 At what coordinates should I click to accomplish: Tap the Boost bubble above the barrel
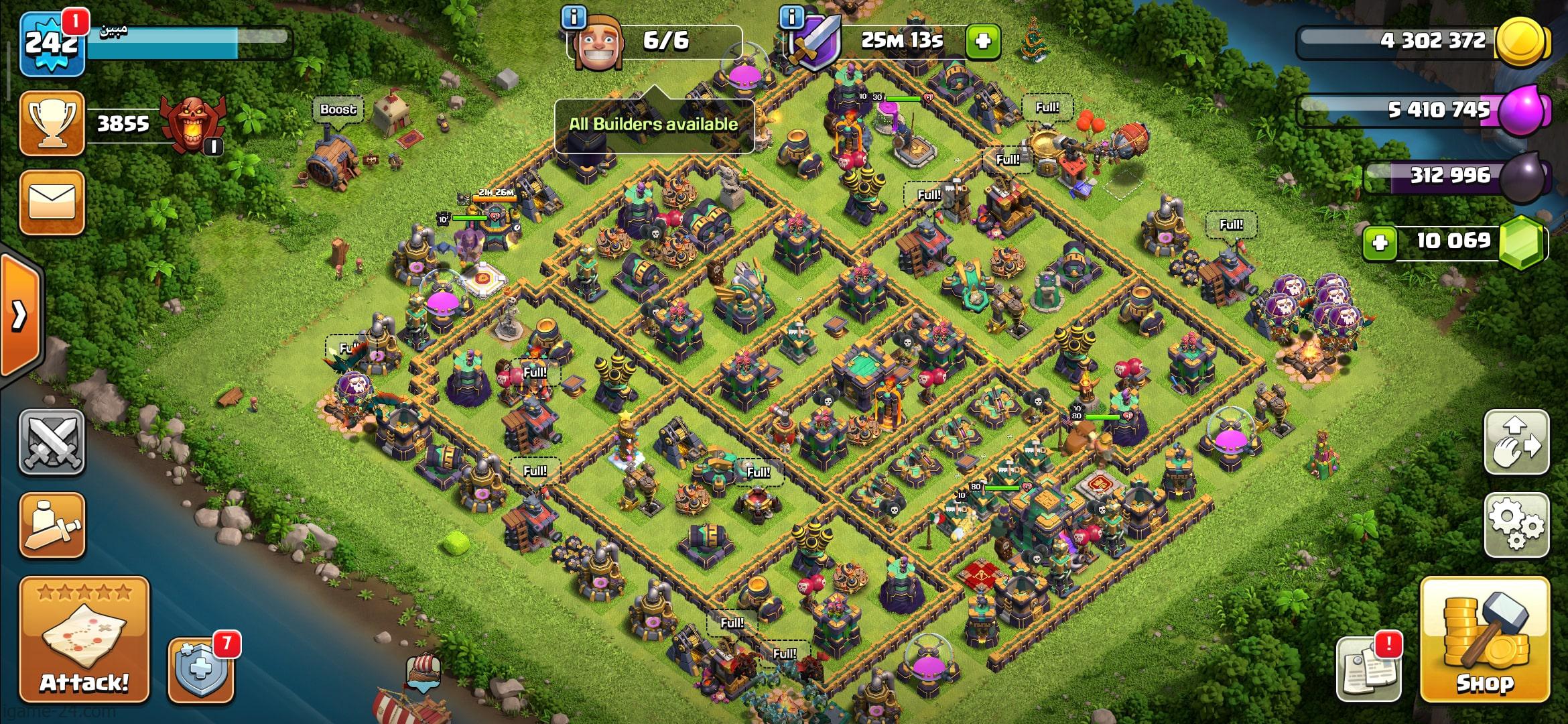[338, 109]
